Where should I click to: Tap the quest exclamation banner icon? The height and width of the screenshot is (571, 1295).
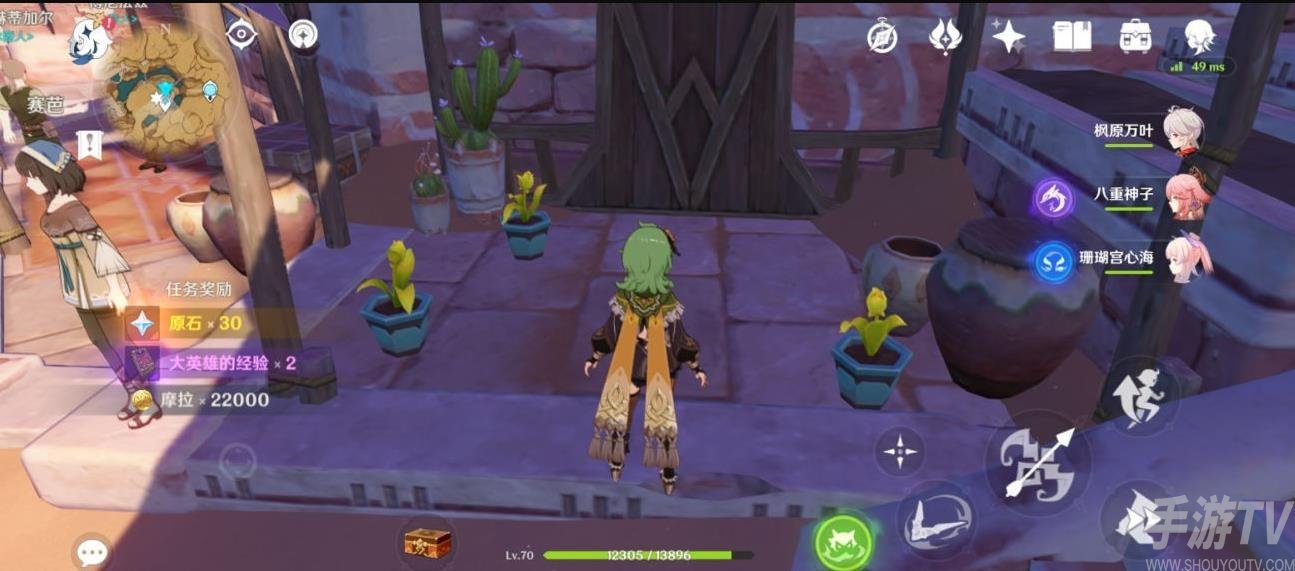coord(90,144)
